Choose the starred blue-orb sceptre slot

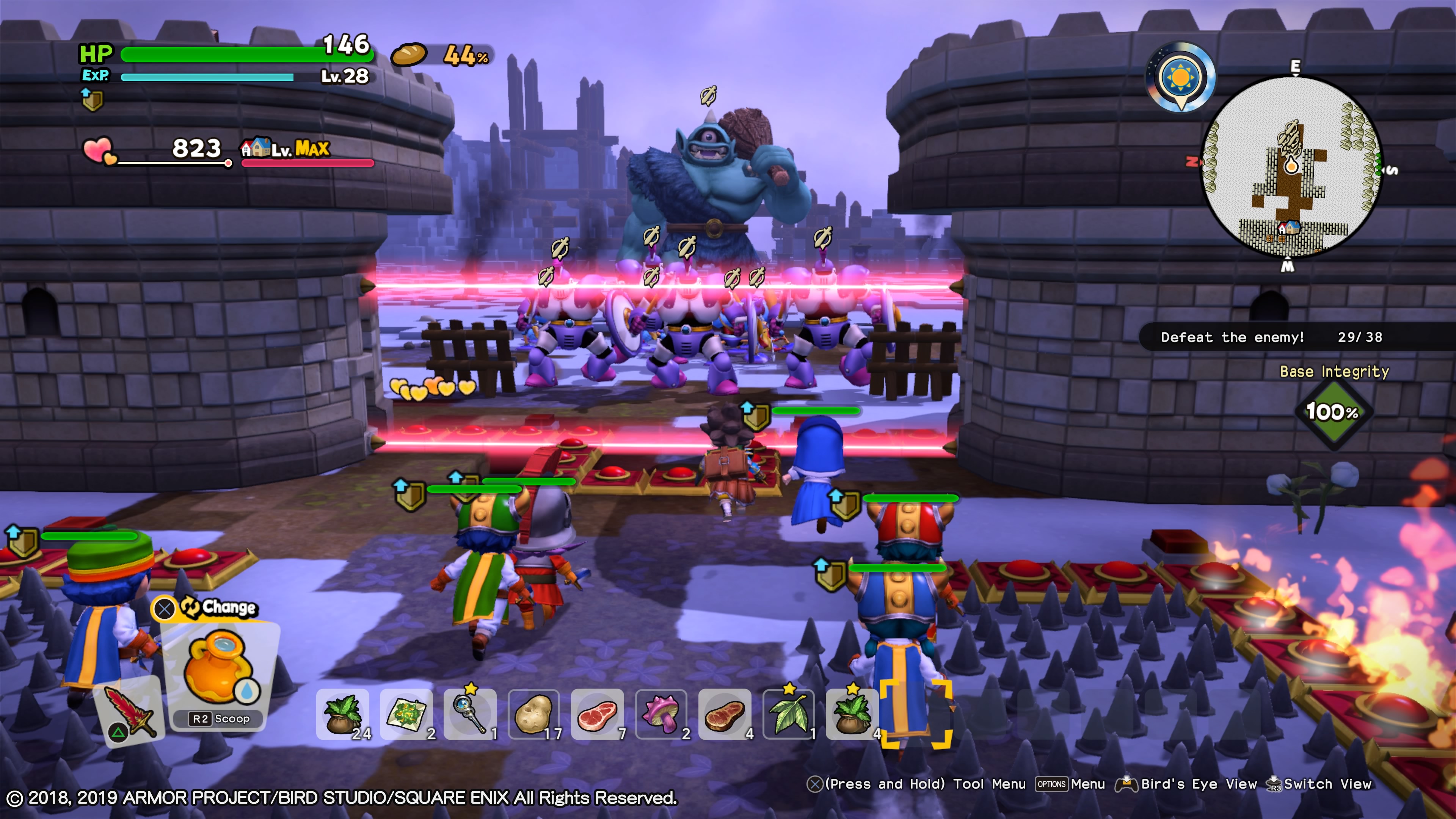click(x=470, y=714)
